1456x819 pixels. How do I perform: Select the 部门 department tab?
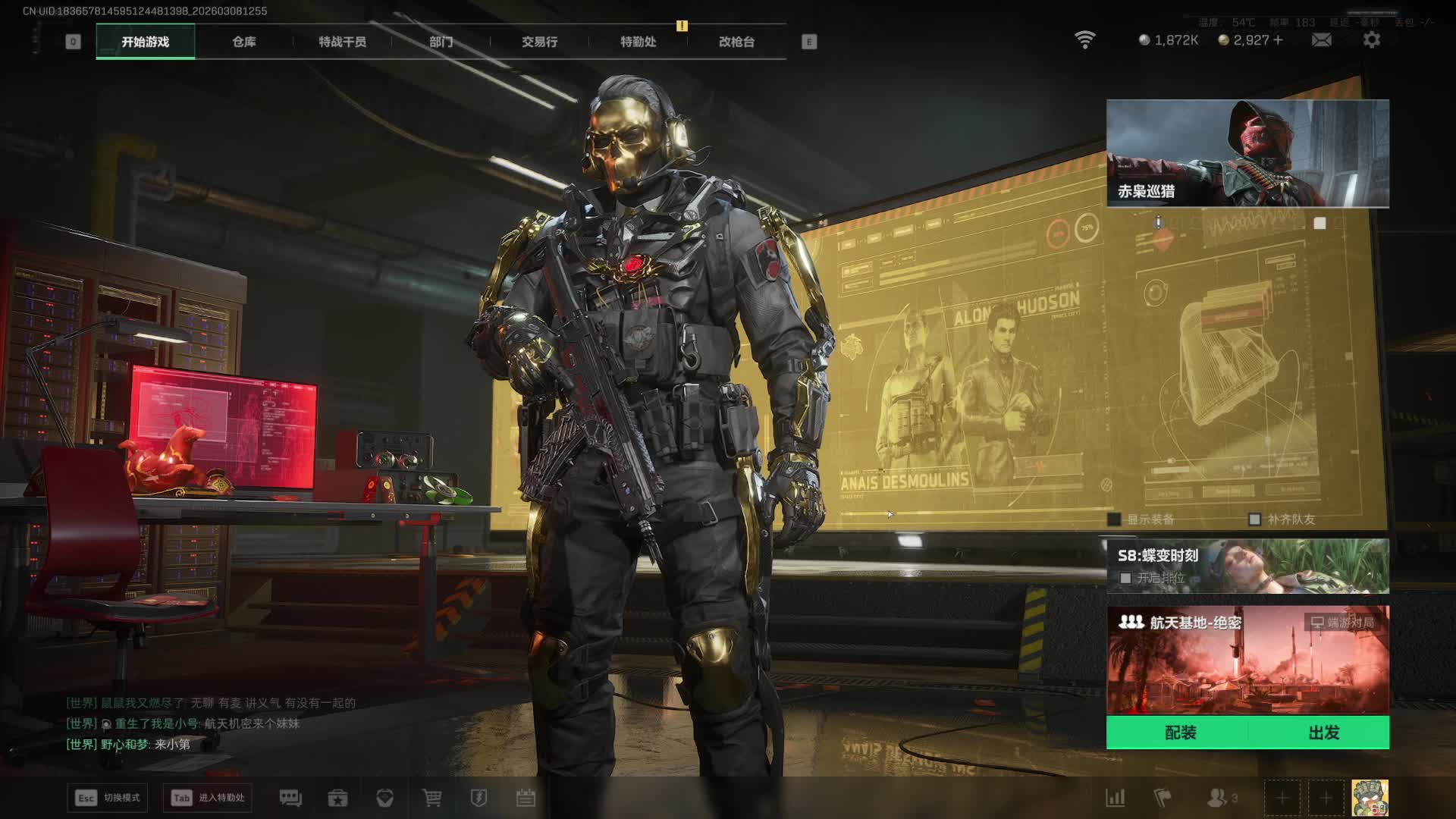click(441, 42)
